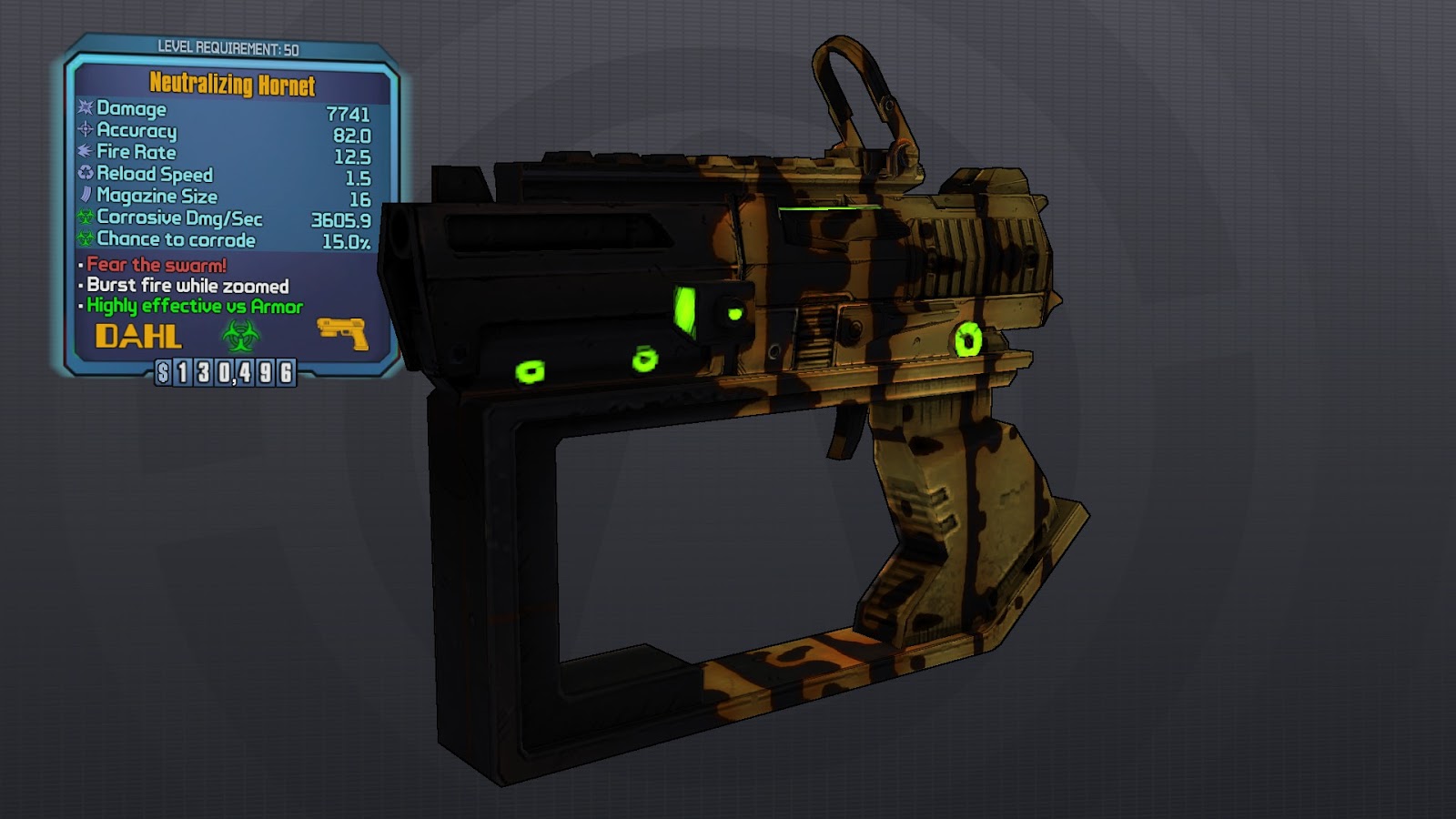Click the Highly effective vs Armor text

(193, 307)
